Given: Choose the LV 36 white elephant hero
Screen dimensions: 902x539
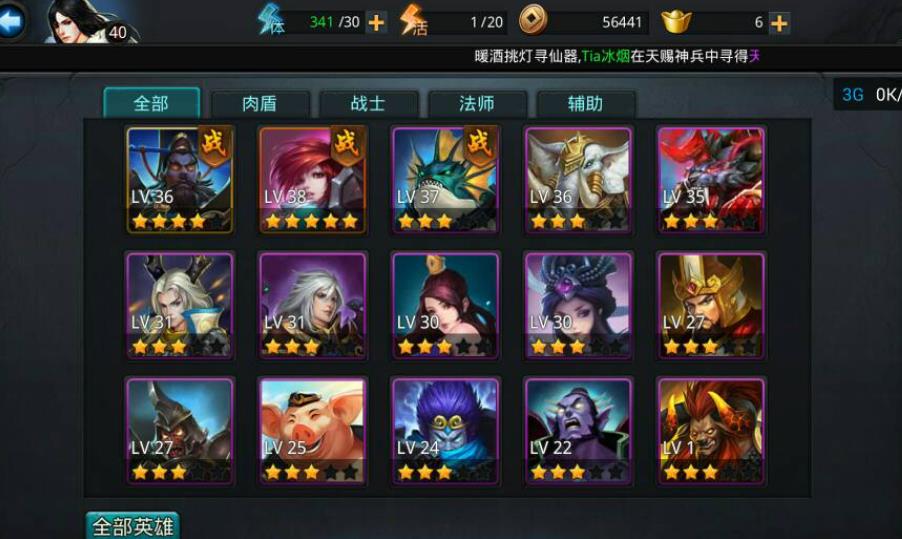Looking at the screenshot, I should 578,179.
